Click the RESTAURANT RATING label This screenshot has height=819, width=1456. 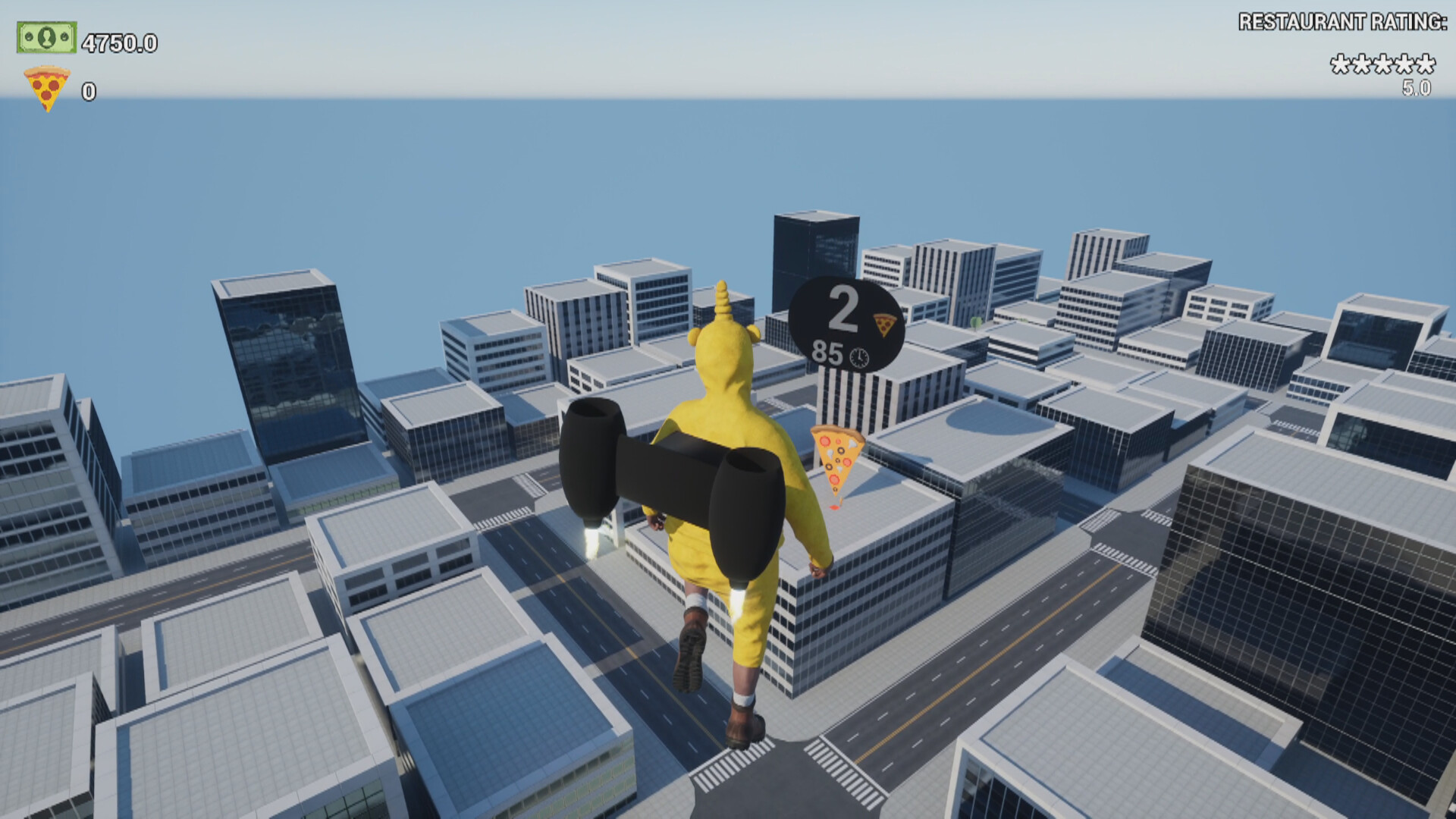[1342, 21]
